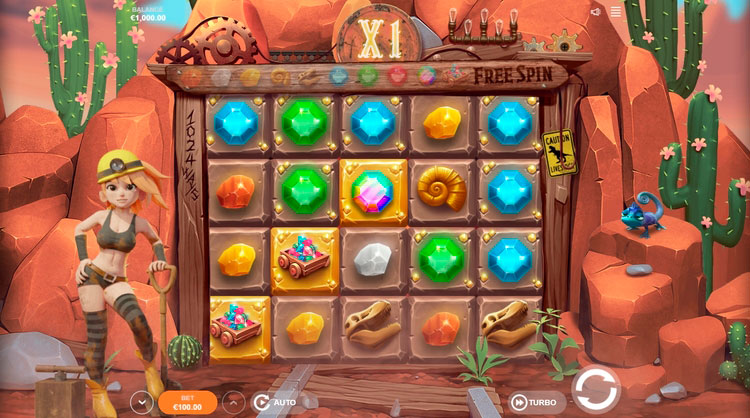Open the hamburger menu

tap(616, 13)
